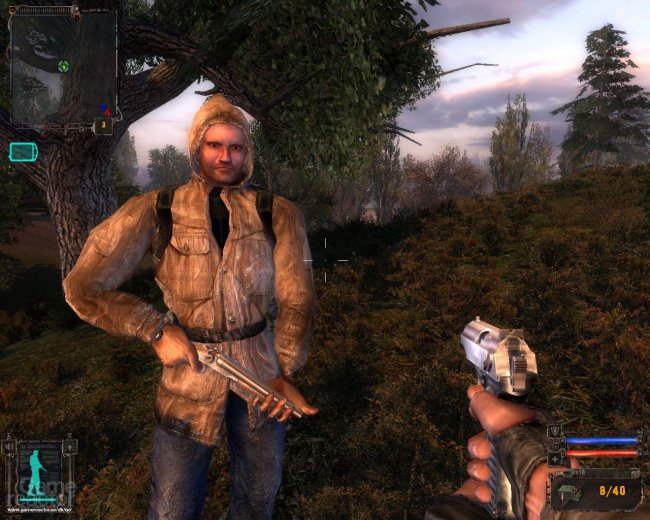Click the contact counter below the minimap
This screenshot has width=650, height=520.
tap(103, 126)
